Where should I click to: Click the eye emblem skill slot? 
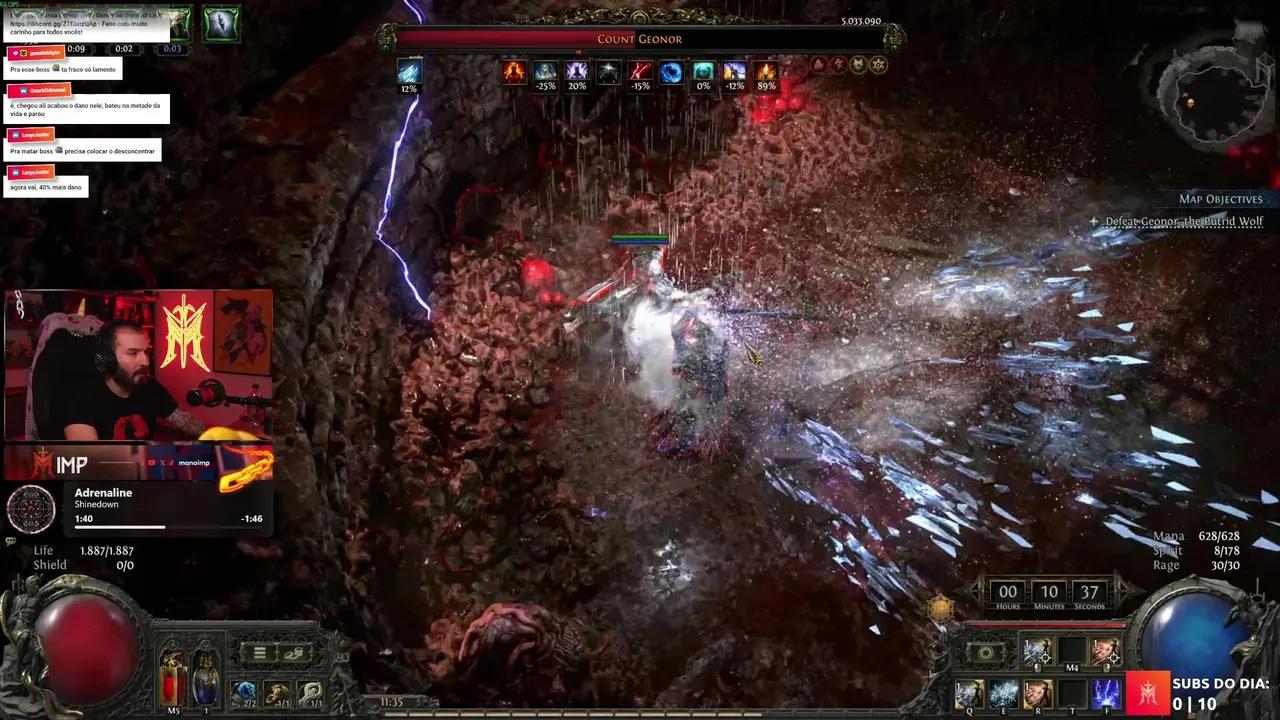pos(986,653)
